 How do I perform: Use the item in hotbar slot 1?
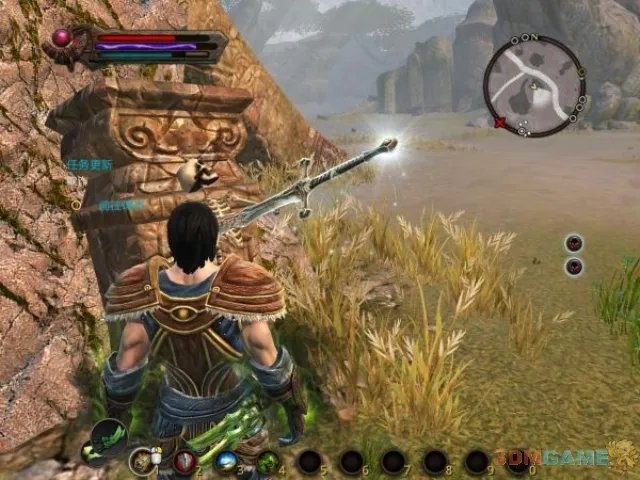[x=142, y=461]
